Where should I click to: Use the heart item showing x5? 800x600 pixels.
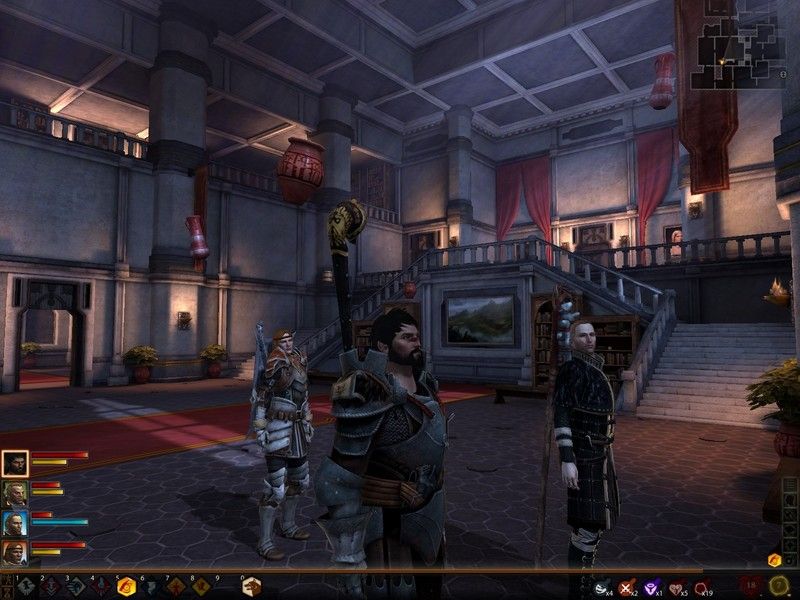(x=677, y=588)
